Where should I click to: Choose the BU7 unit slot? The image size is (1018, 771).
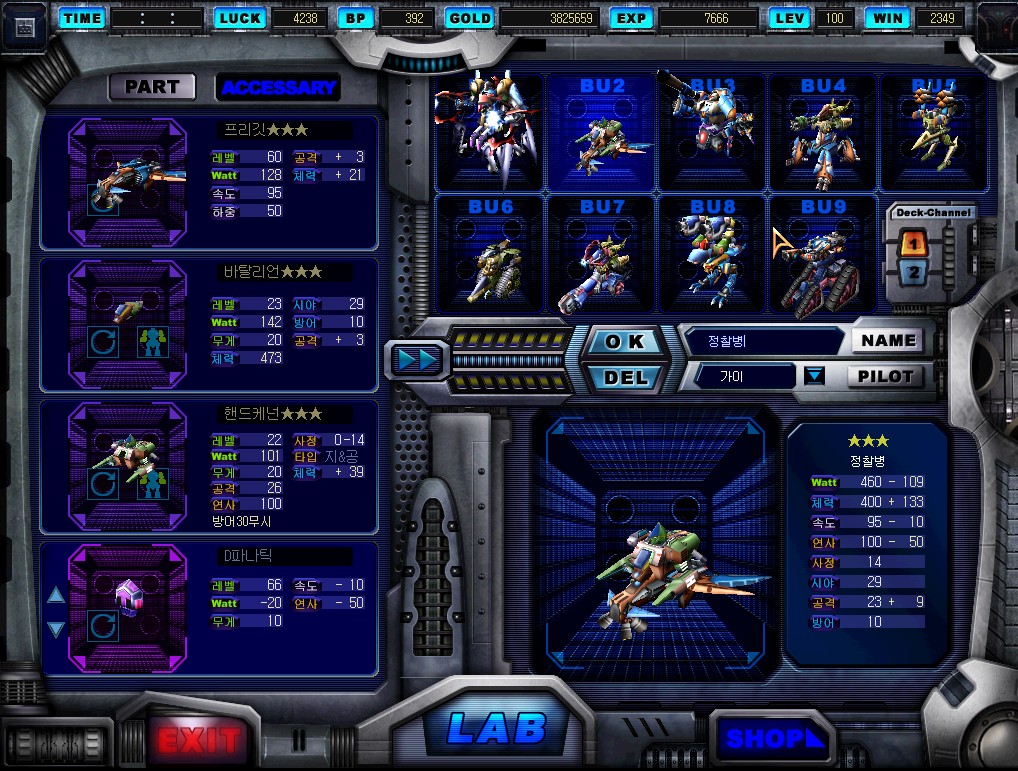[x=601, y=254]
